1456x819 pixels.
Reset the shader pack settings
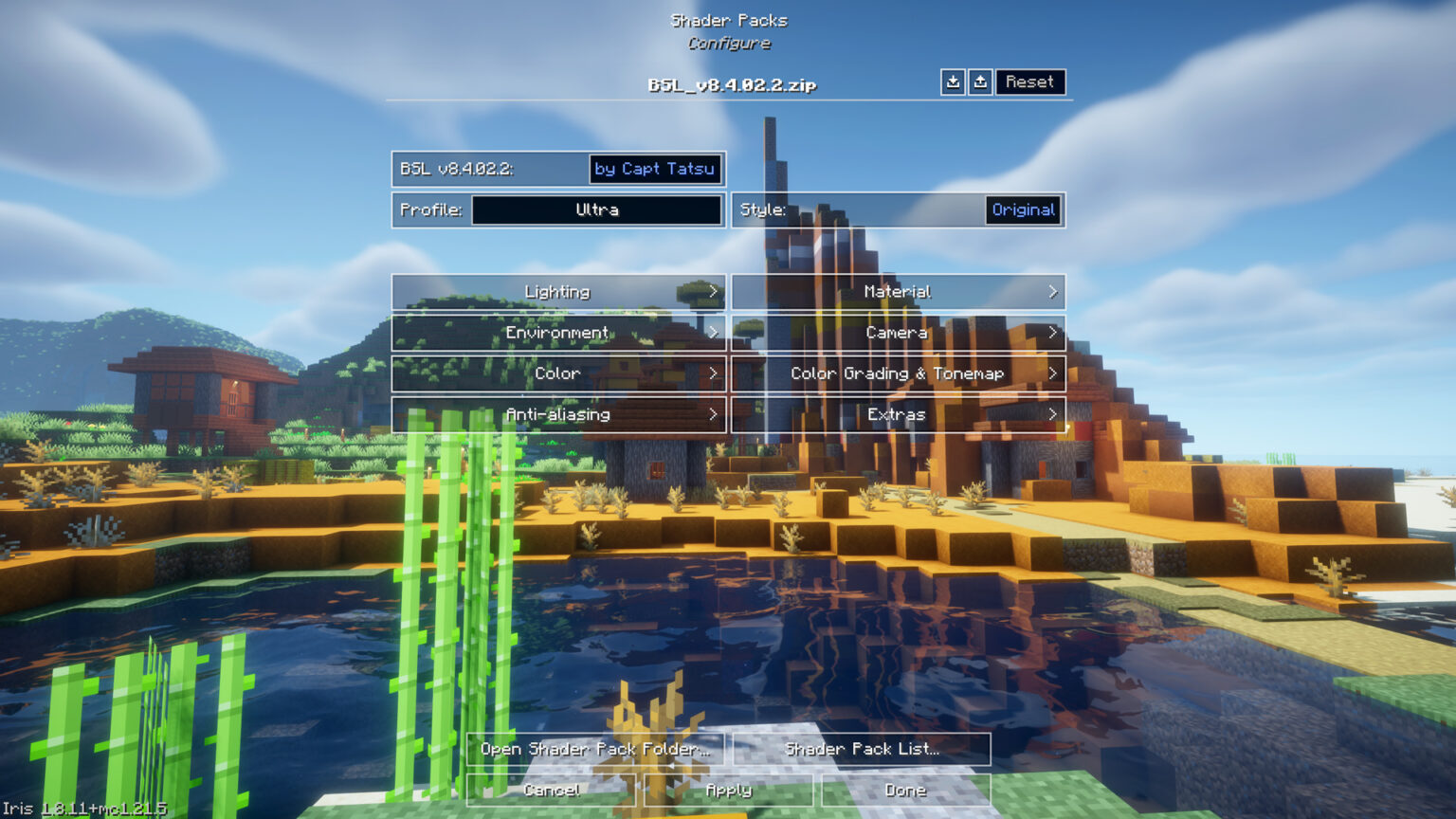tap(1030, 82)
